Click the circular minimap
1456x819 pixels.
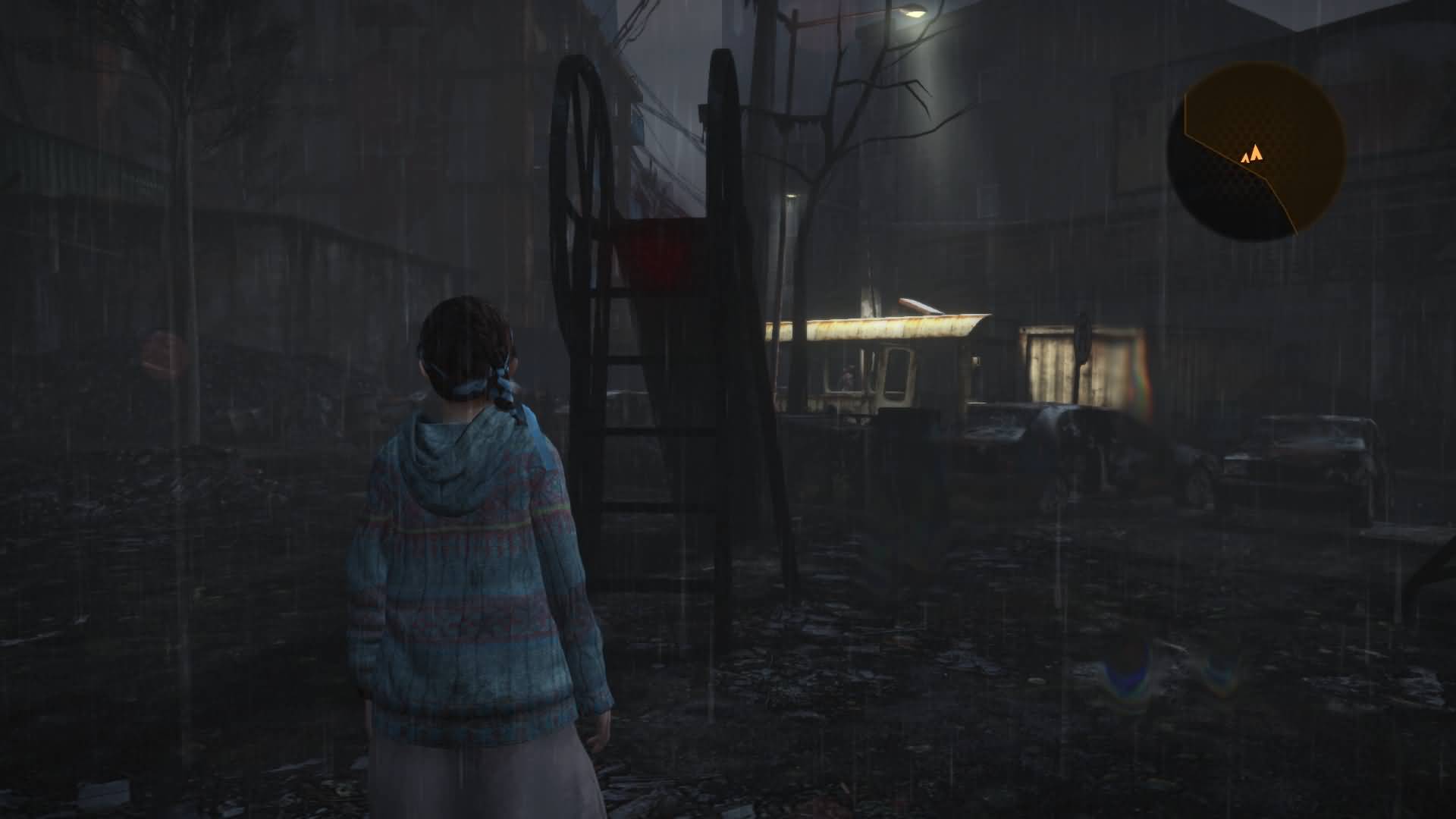click(x=1257, y=152)
